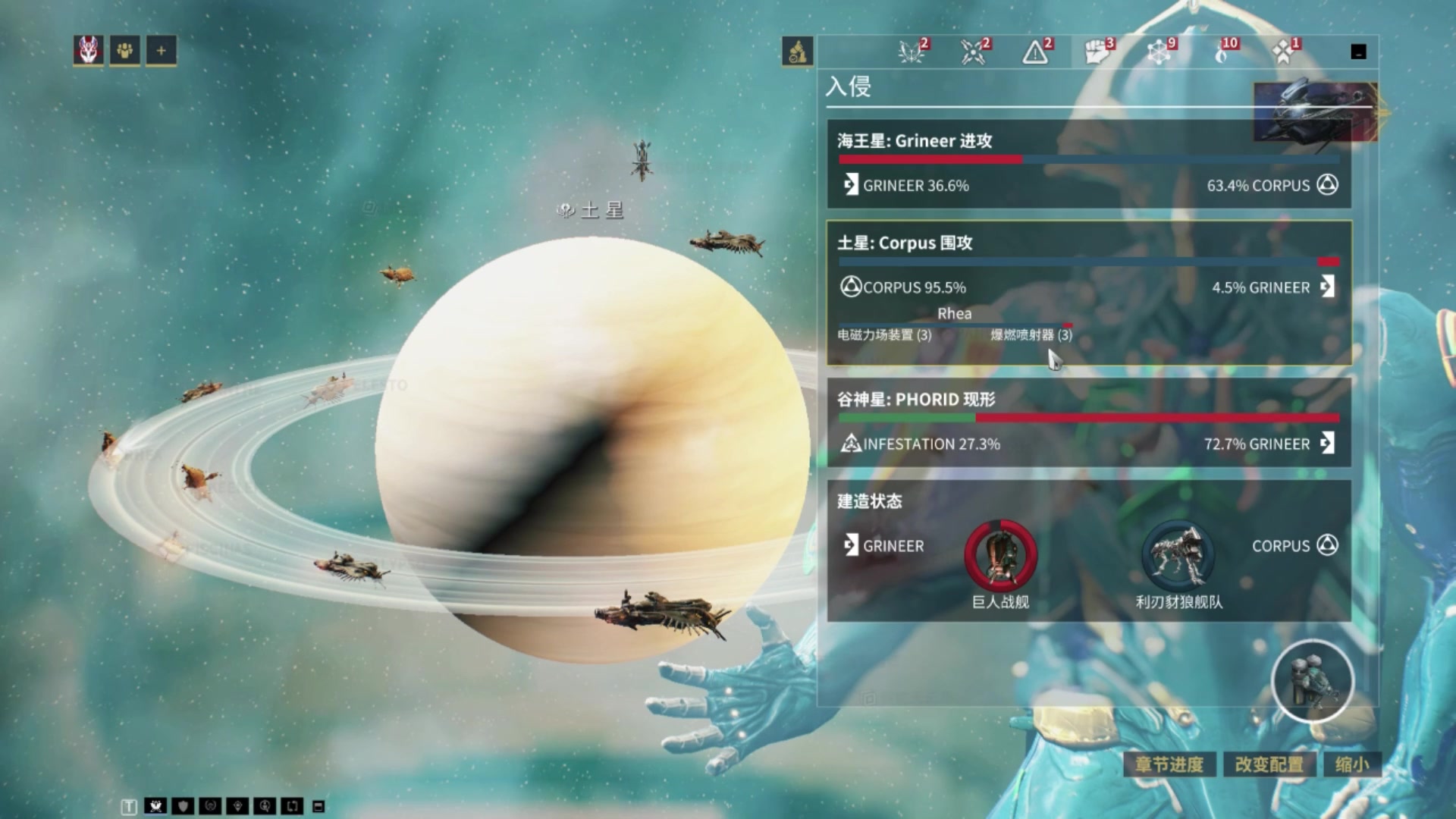Image resolution: width=1456 pixels, height=819 pixels.
Task: Open the events icon with badge 1
Action: [1283, 52]
